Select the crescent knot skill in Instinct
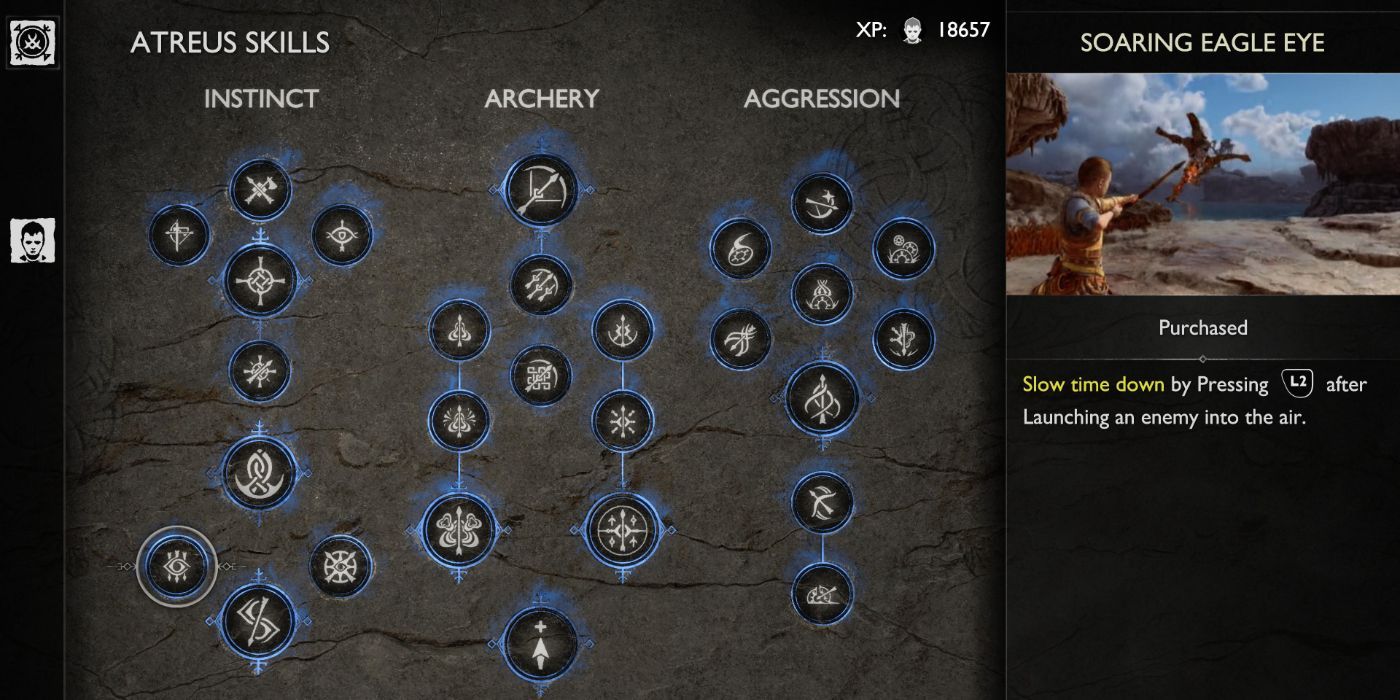 [259, 472]
